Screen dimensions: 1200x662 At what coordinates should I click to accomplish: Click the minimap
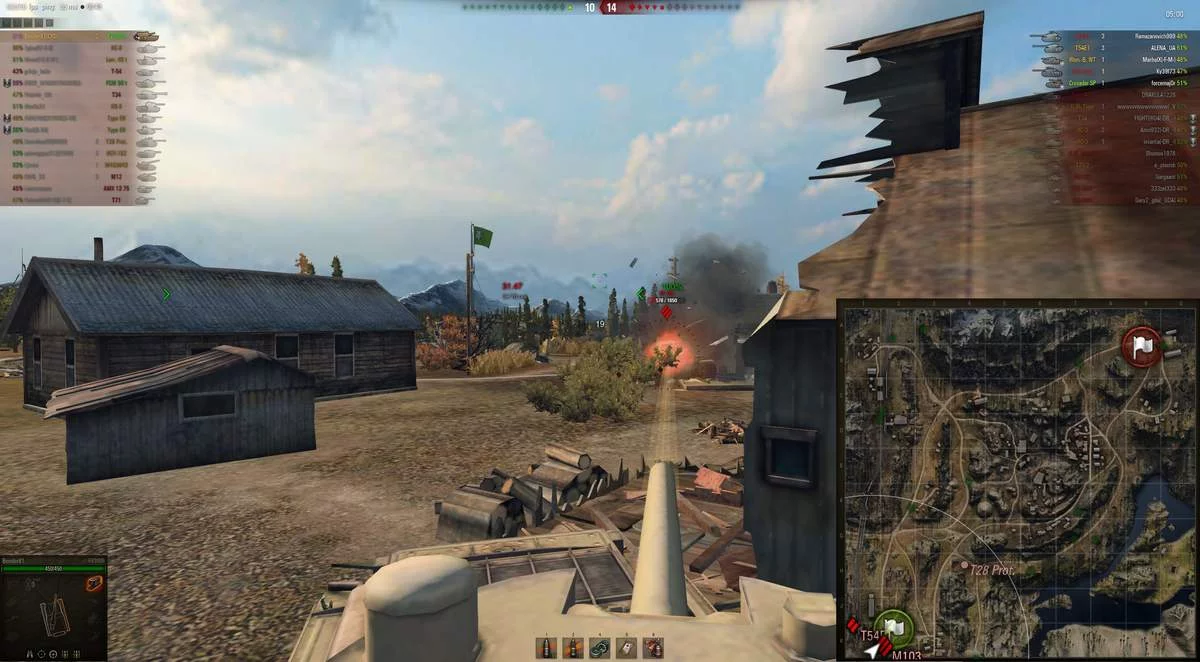(x=1018, y=480)
